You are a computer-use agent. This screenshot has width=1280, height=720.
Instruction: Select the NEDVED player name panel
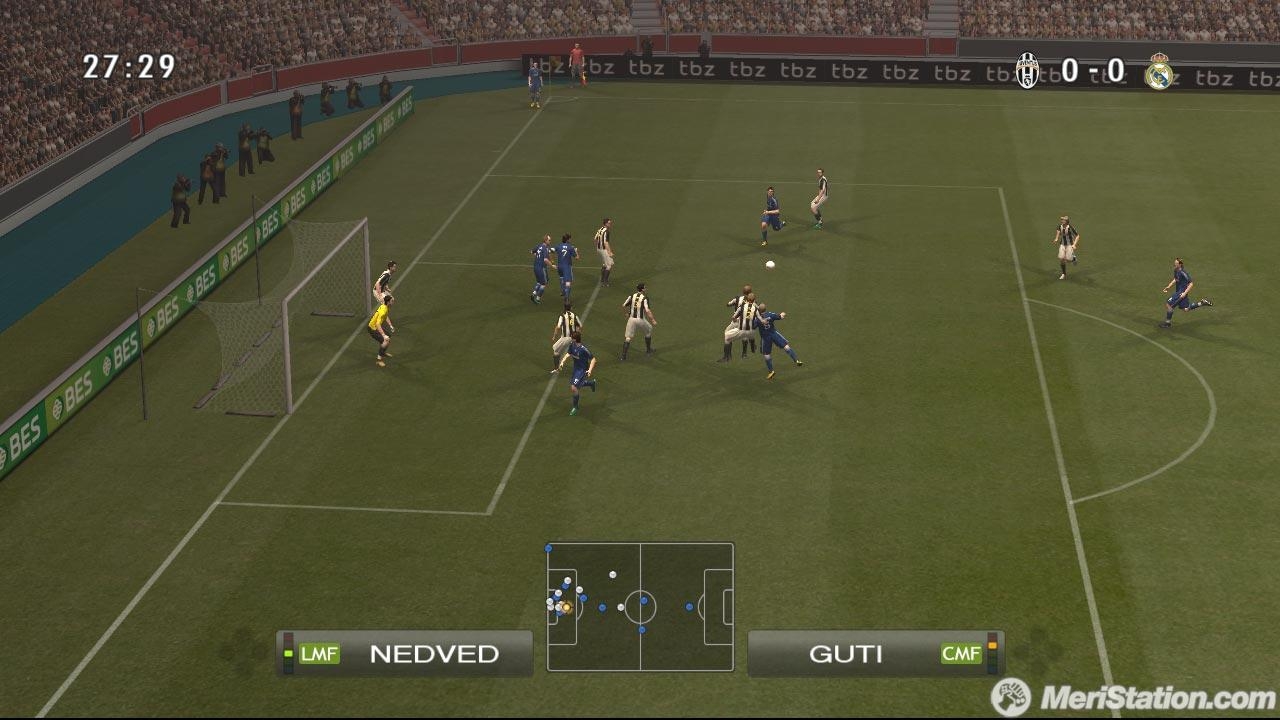coord(405,654)
